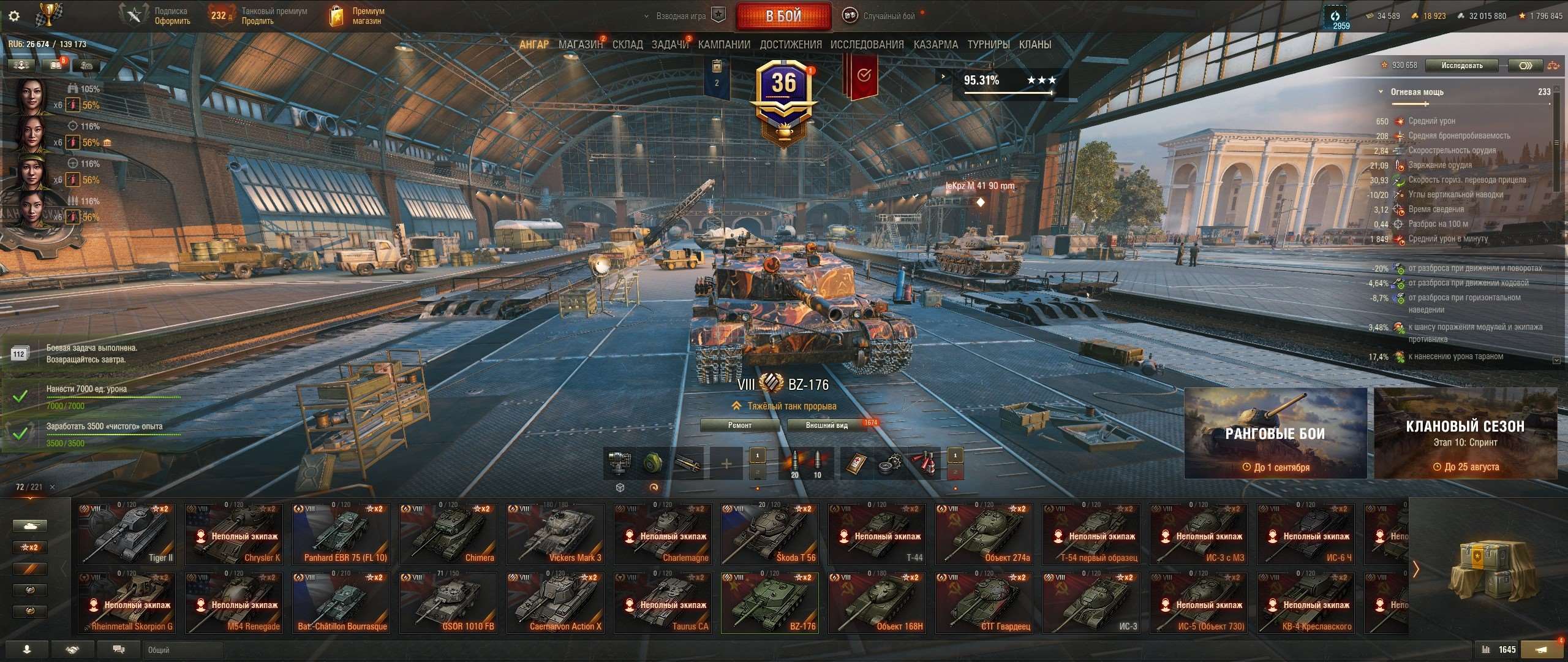This screenshot has height=662, width=1568.
Task: Open the tank type filter in carousel sidebar
Action: click(x=30, y=525)
